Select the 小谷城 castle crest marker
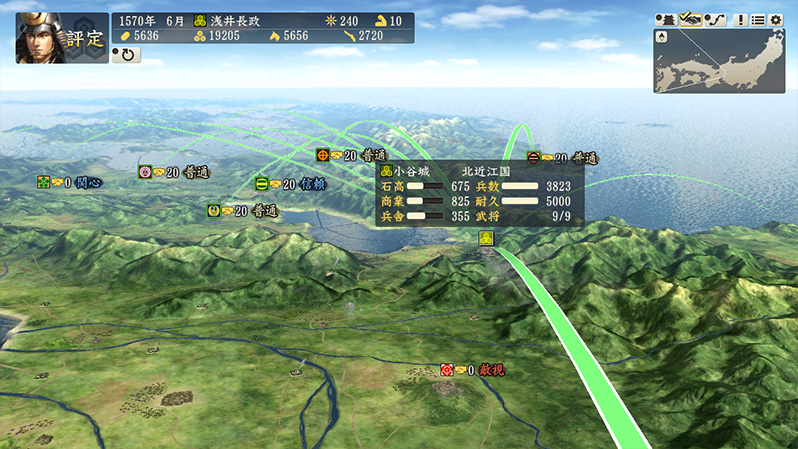798x449 pixels. click(x=486, y=238)
